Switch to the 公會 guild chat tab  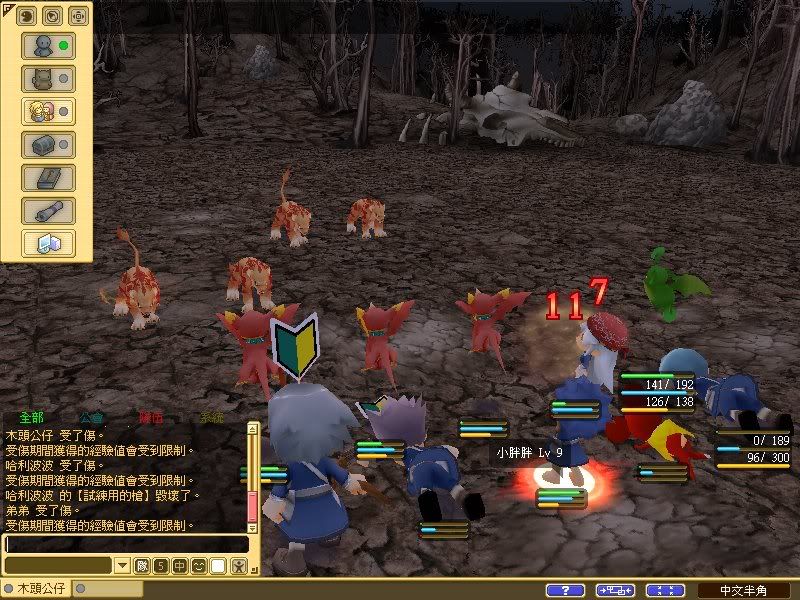coord(91,418)
